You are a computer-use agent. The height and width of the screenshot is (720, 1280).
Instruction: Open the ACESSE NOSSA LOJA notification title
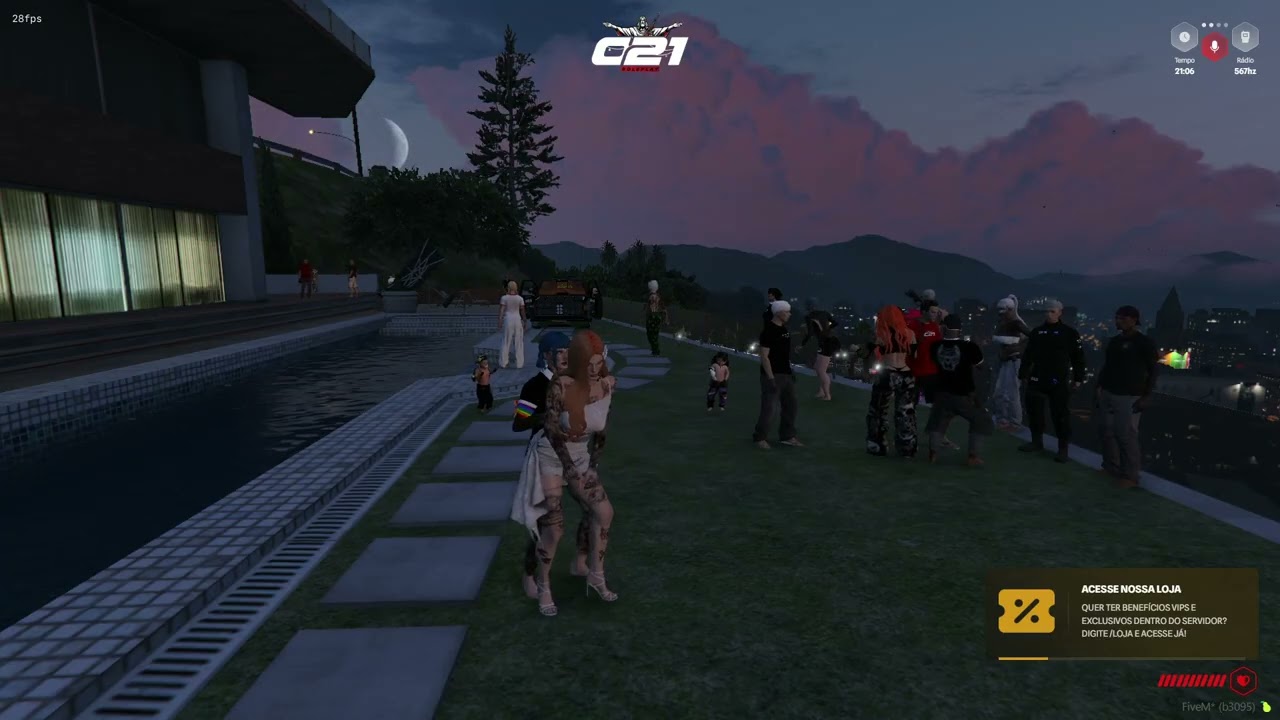tap(1131, 589)
